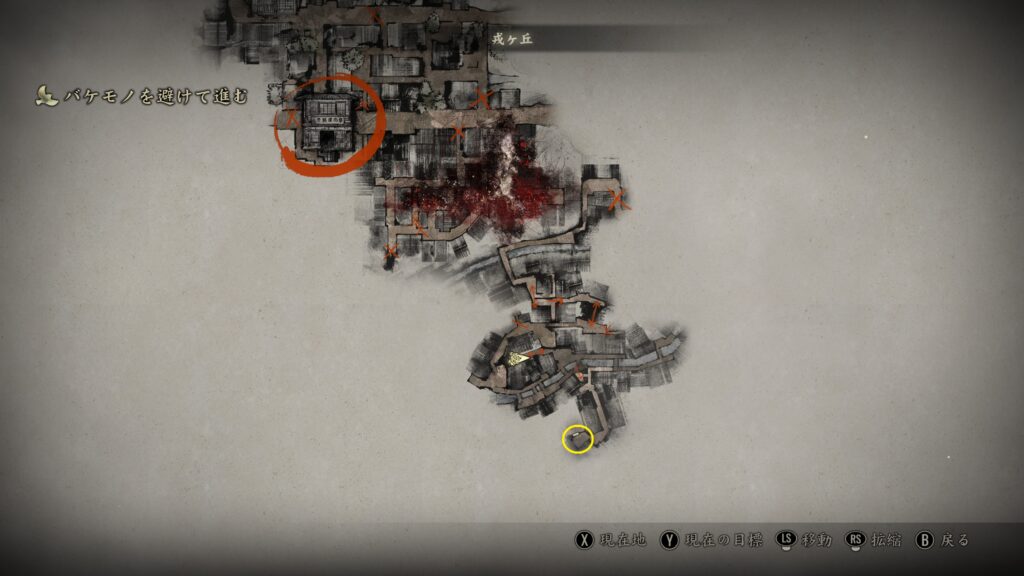Select the yellow-circled map marker
The width and height of the screenshot is (1024, 576).
(577, 438)
